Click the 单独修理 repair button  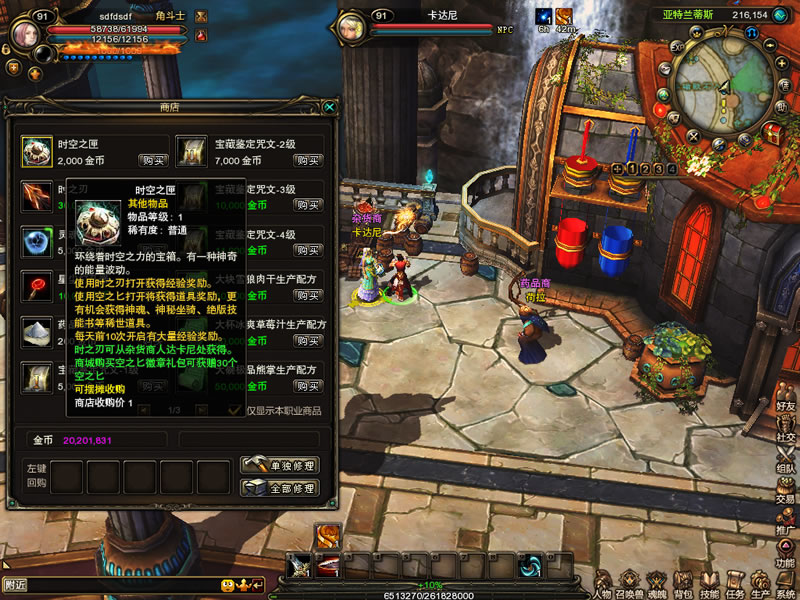280,466
